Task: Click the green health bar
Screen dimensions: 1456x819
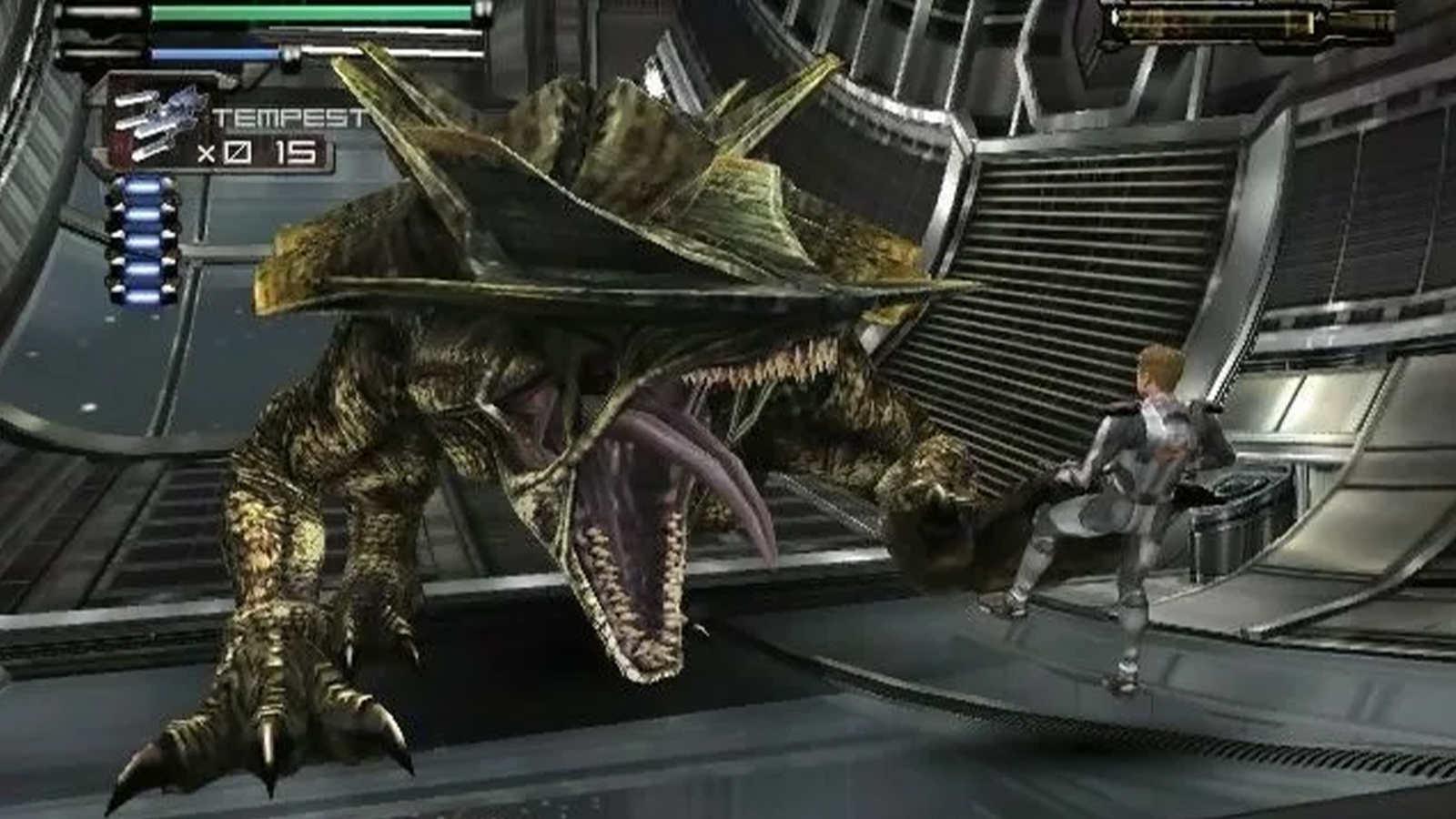Action: [x=311, y=13]
